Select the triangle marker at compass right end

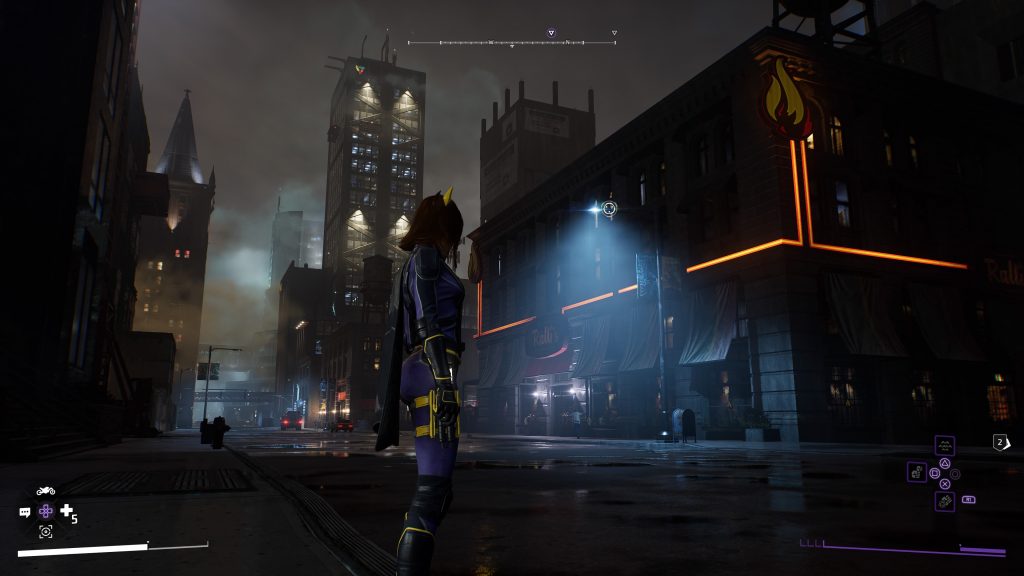[x=614, y=33]
